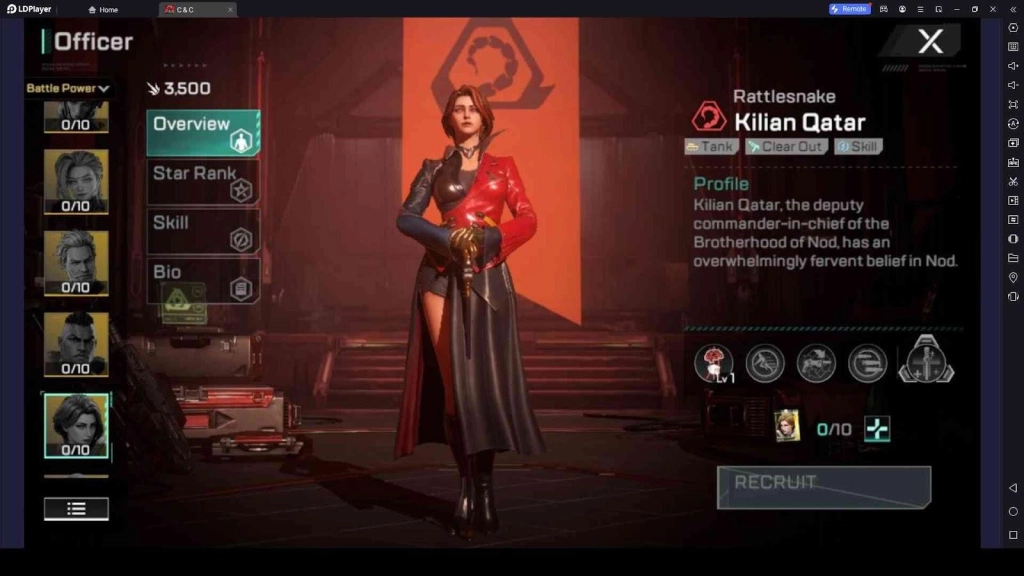
Task: Tap the Clear Out tag
Action: [x=785, y=147]
